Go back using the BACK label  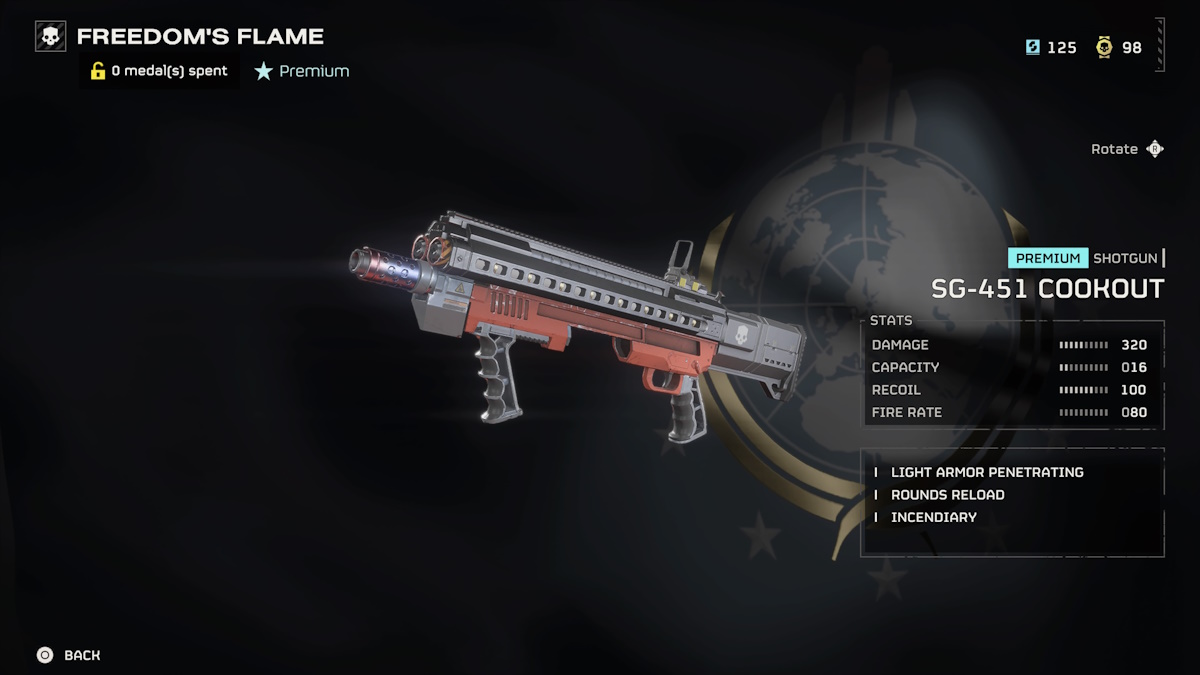[x=82, y=655]
